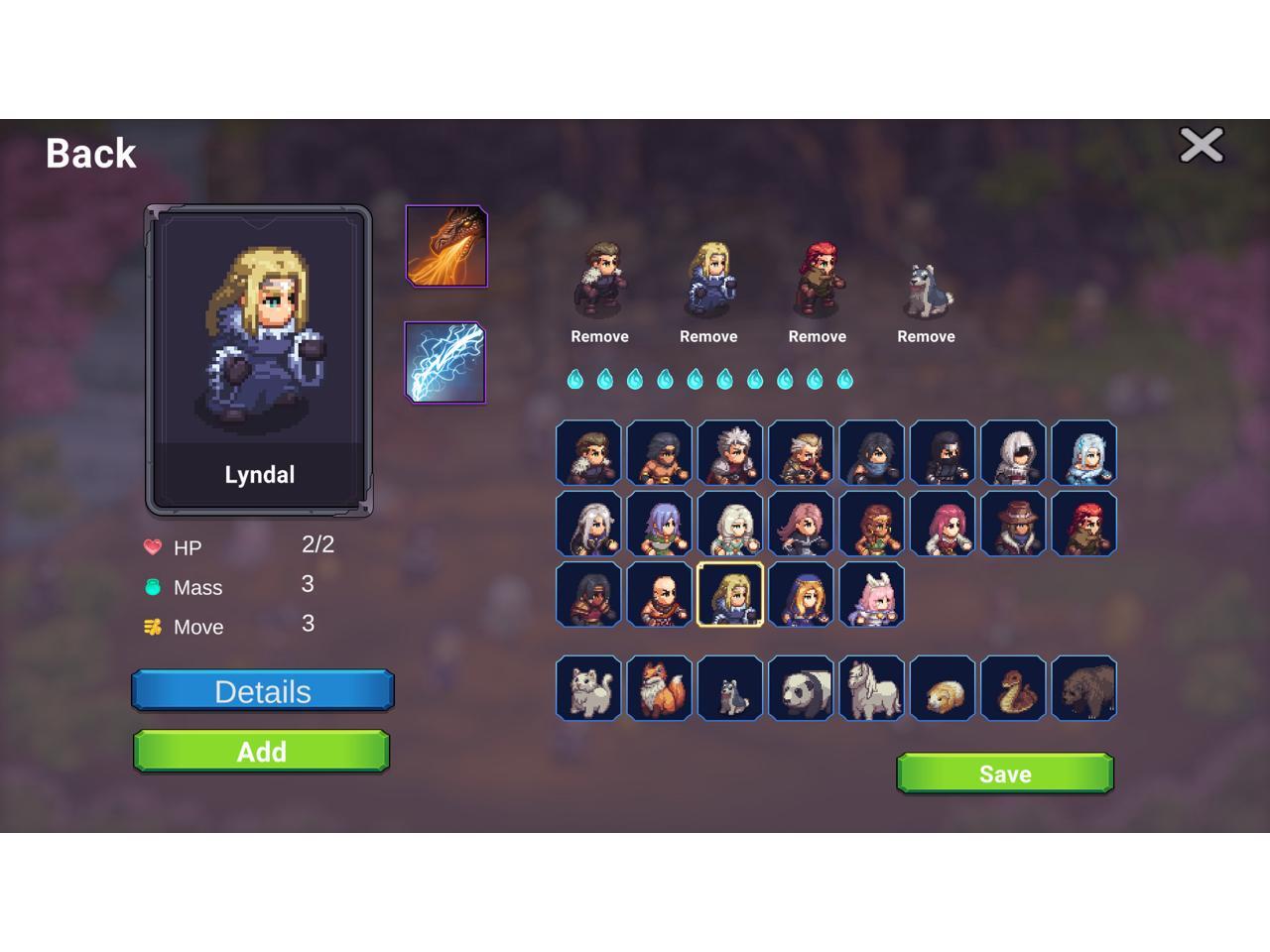Viewport: 1270px width, 952px height.
Task: Pick the orange fox pet portrait
Action: pos(660,688)
